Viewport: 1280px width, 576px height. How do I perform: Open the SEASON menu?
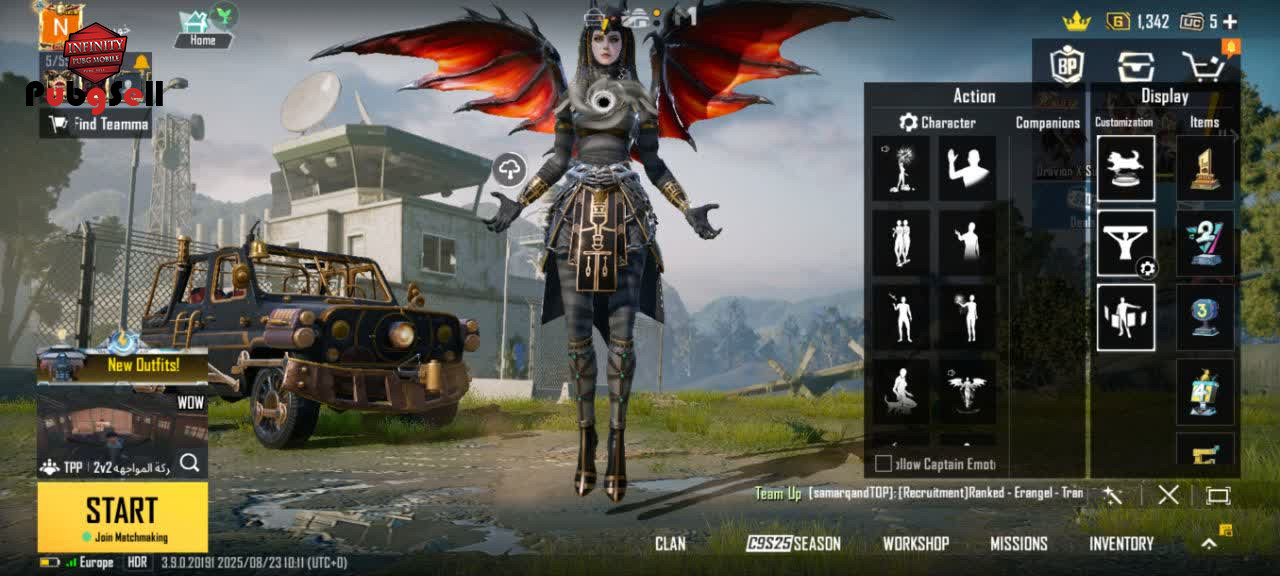(794, 544)
